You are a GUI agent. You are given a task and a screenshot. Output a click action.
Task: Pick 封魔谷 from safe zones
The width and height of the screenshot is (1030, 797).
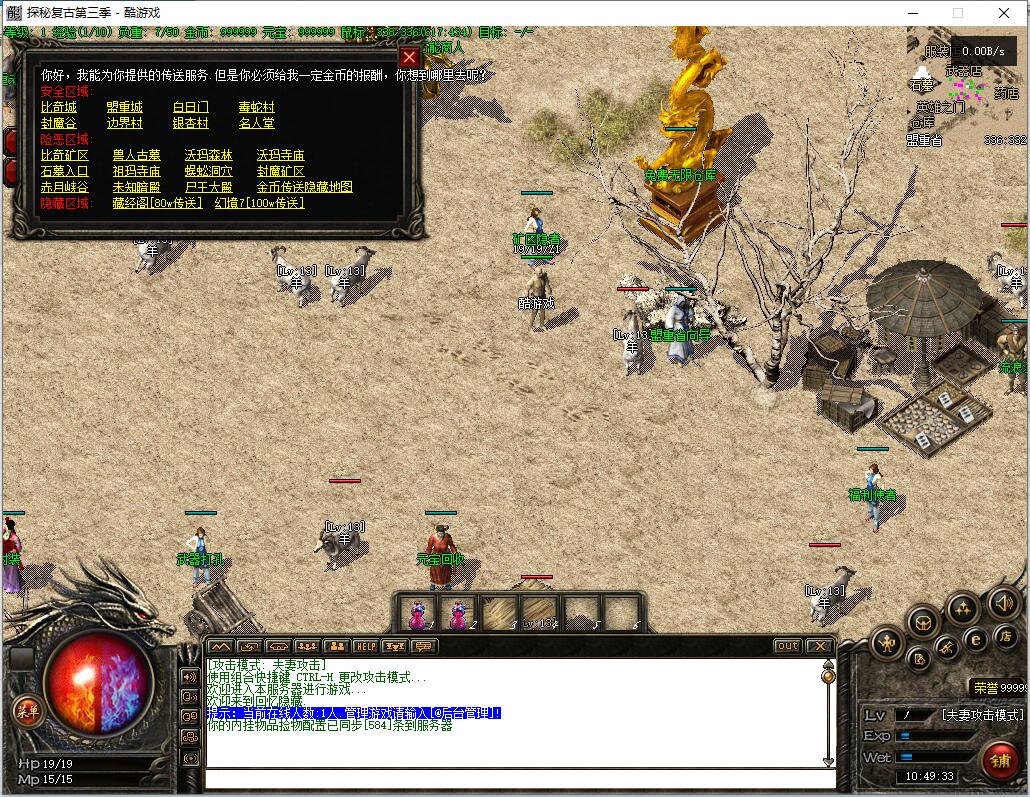click(58, 123)
